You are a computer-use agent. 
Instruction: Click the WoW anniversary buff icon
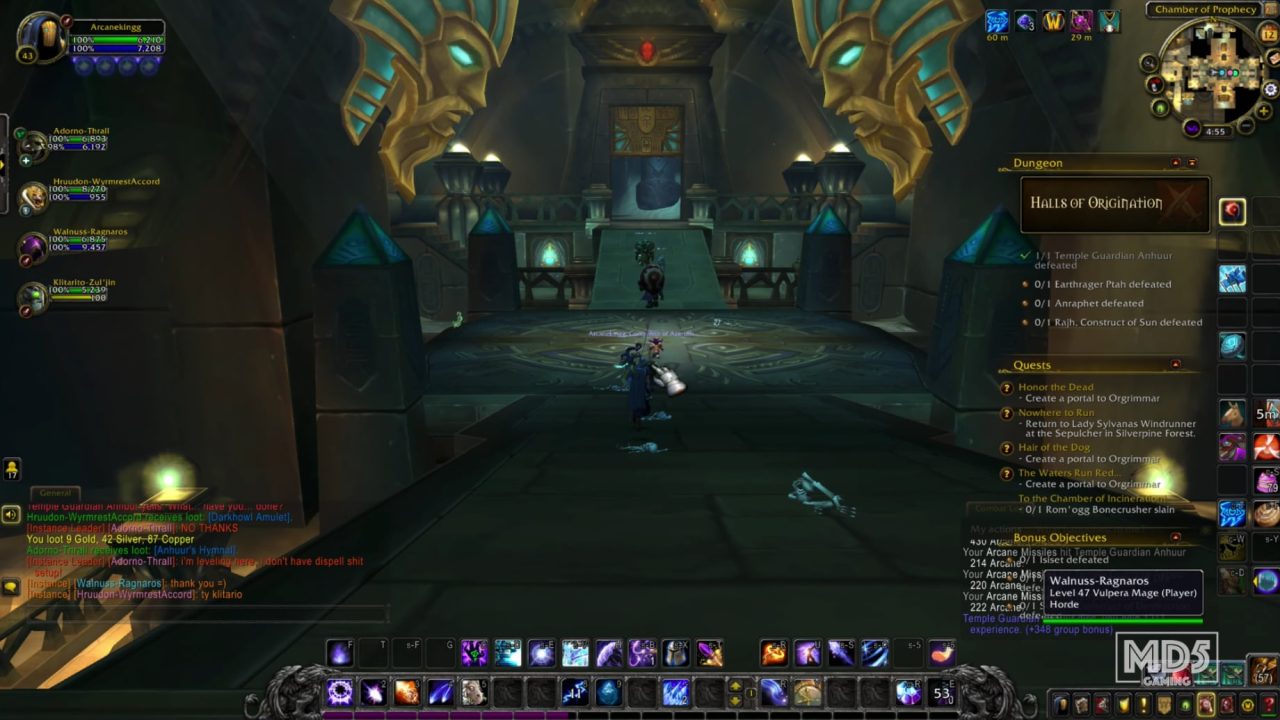(1052, 20)
